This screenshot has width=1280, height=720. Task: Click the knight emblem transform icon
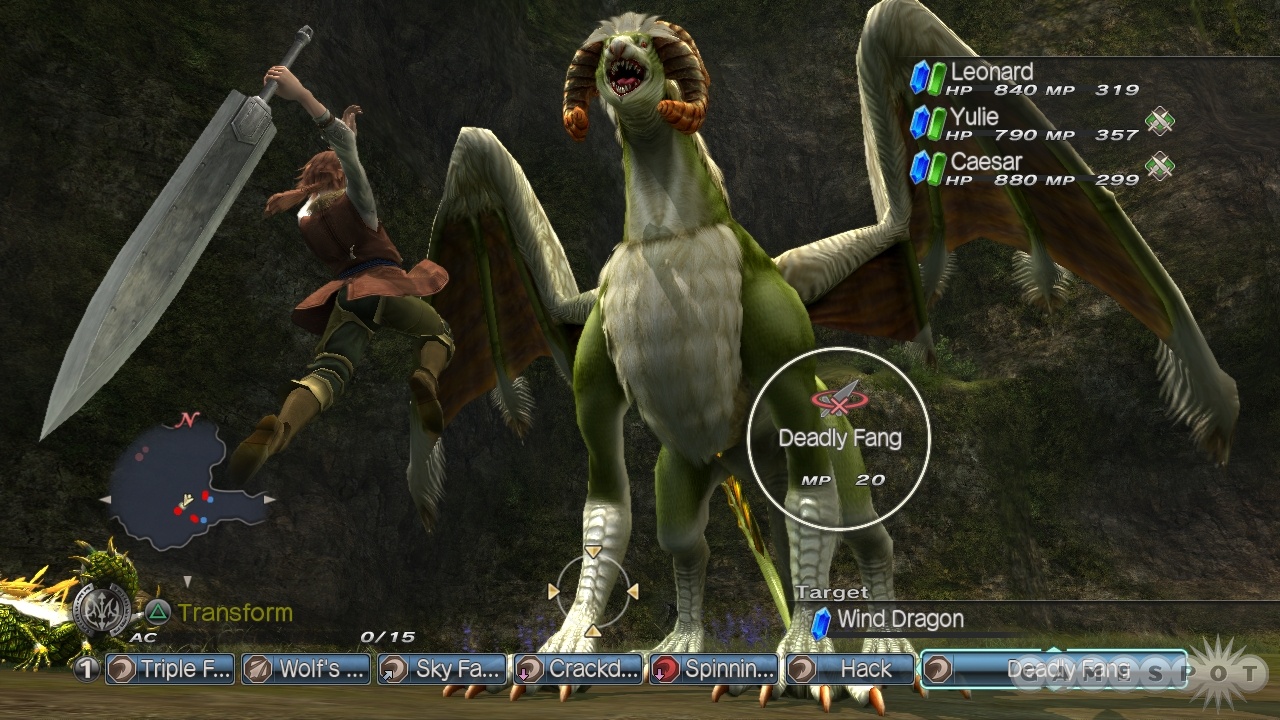(101, 610)
